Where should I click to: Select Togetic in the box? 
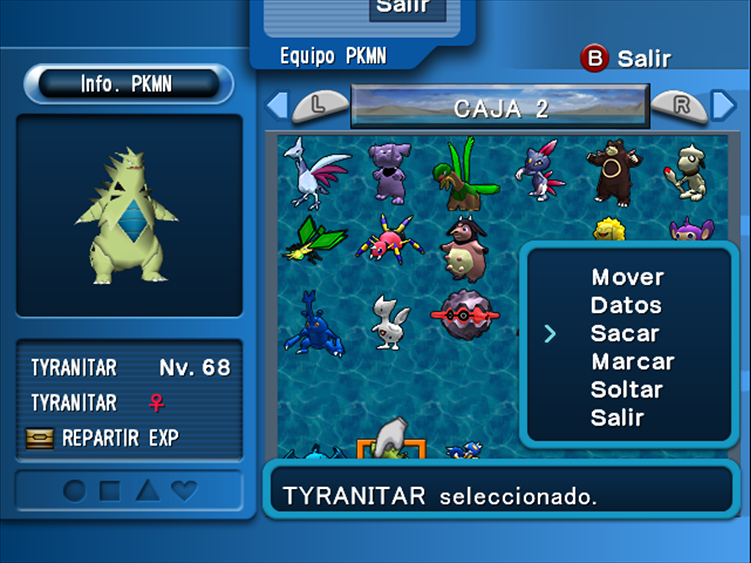point(389,320)
